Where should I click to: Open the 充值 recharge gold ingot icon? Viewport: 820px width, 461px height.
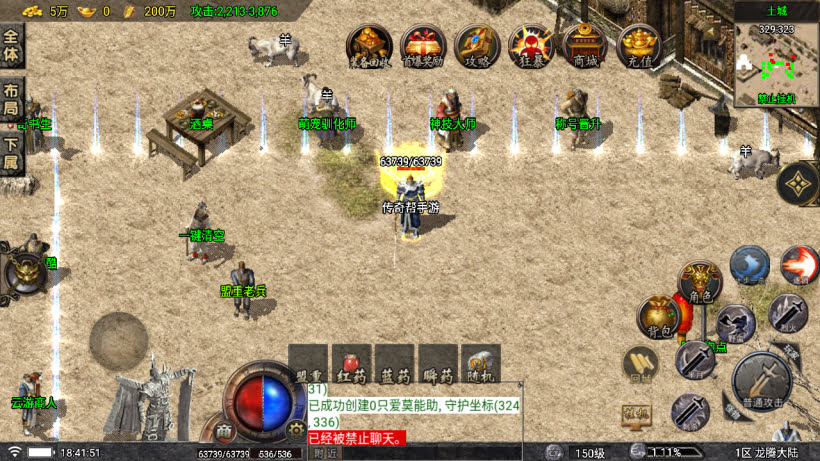pos(639,45)
